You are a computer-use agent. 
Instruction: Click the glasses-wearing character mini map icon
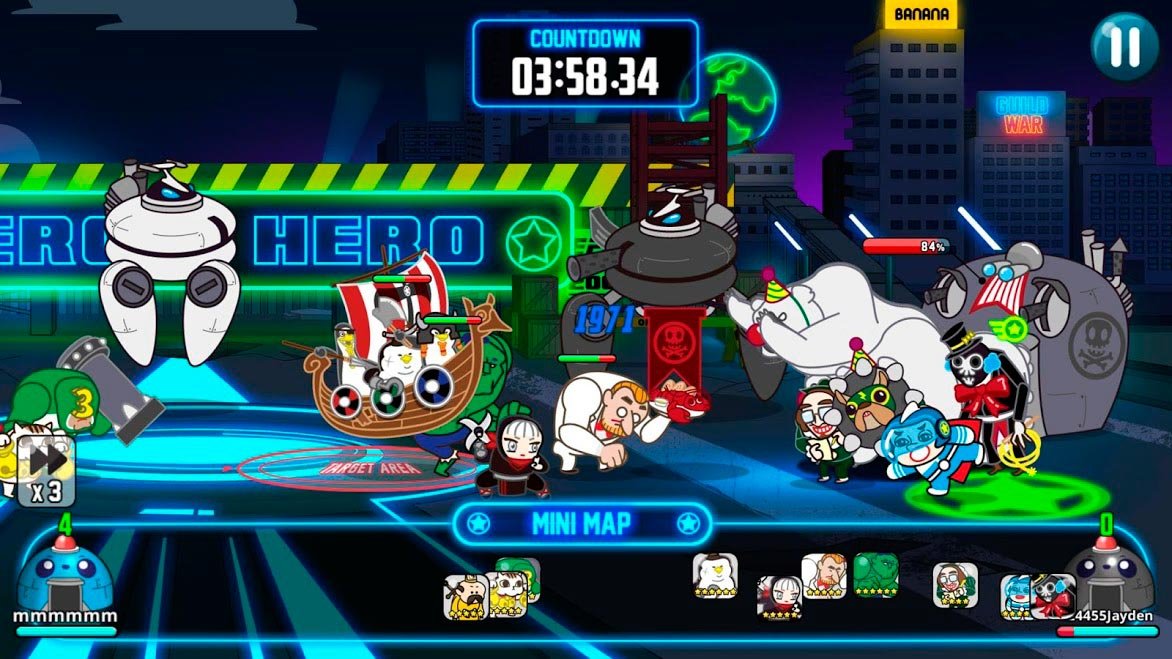[x=955, y=585]
